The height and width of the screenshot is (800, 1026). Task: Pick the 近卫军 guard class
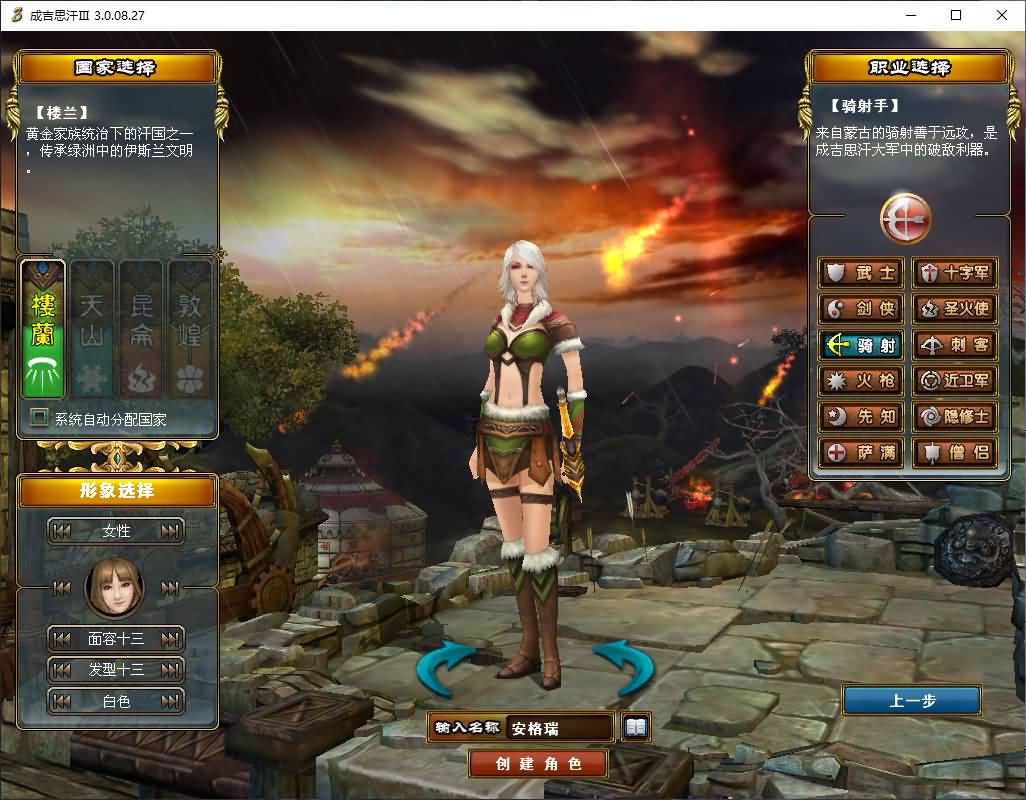[954, 381]
